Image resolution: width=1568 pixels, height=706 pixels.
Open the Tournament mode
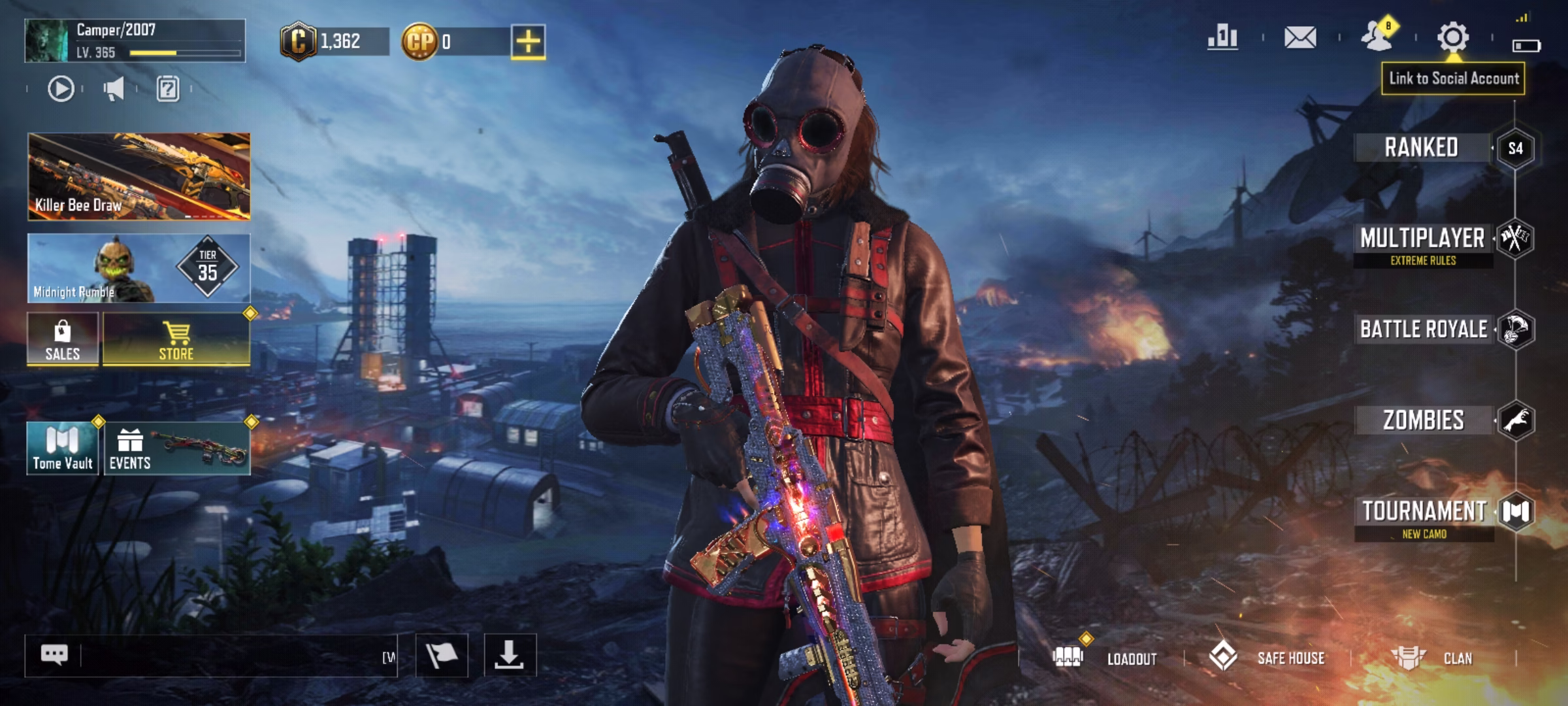[x=1424, y=512]
